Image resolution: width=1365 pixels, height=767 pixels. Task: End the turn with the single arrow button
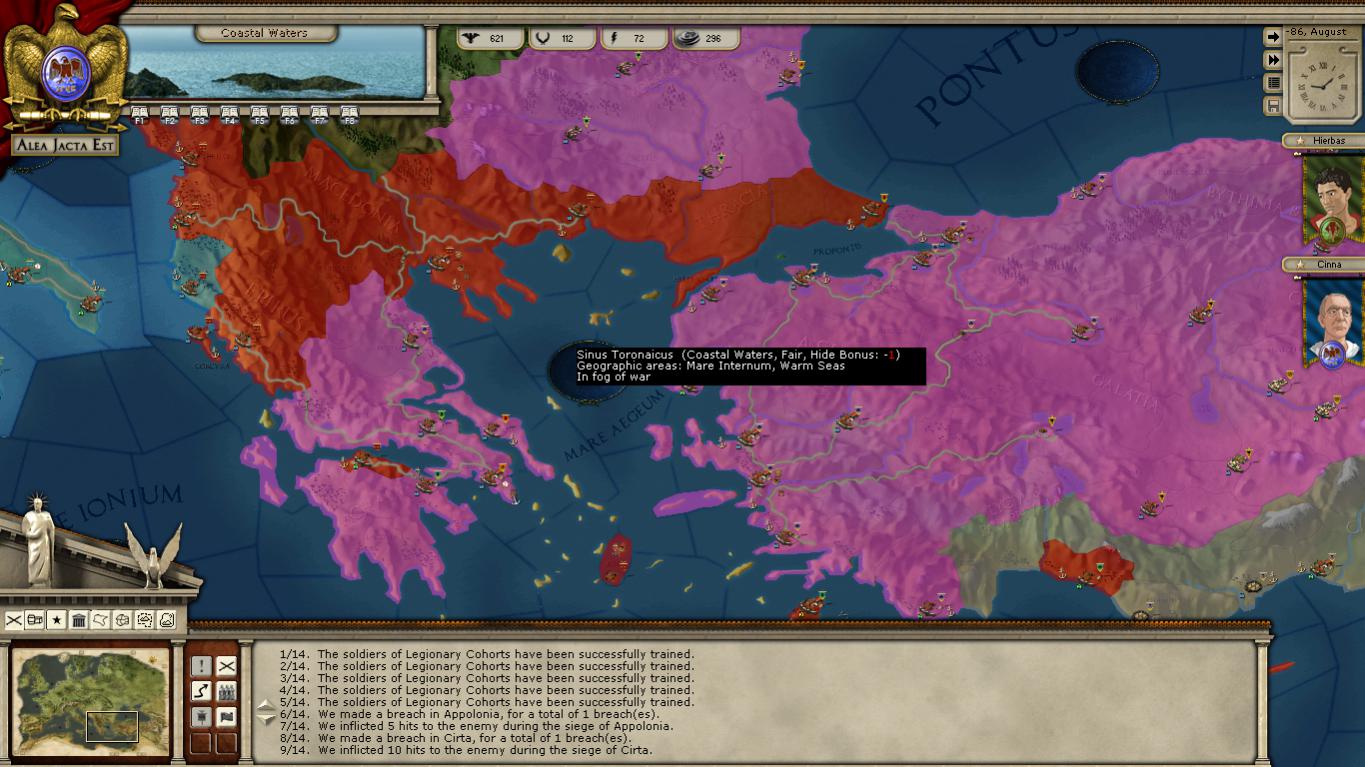[1273, 37]
